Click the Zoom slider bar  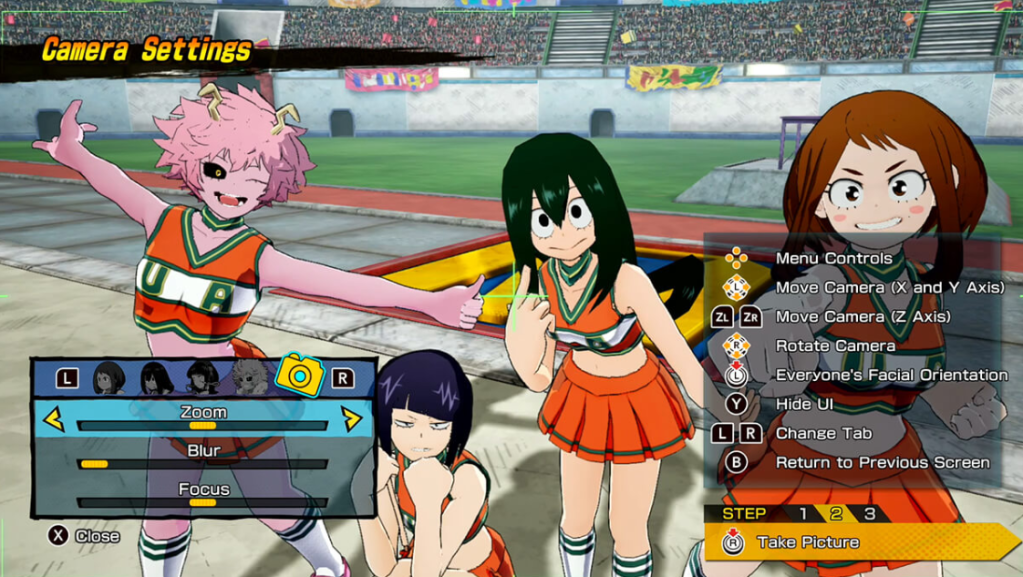[202, 425]
